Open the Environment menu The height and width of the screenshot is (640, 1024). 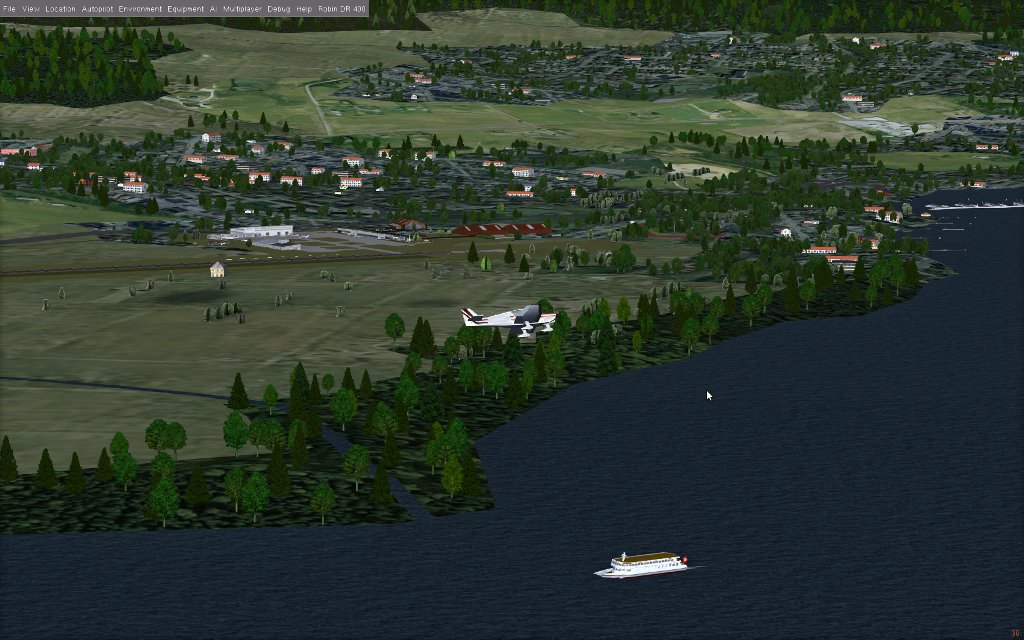pyautogui.click(x=139, y=8)
